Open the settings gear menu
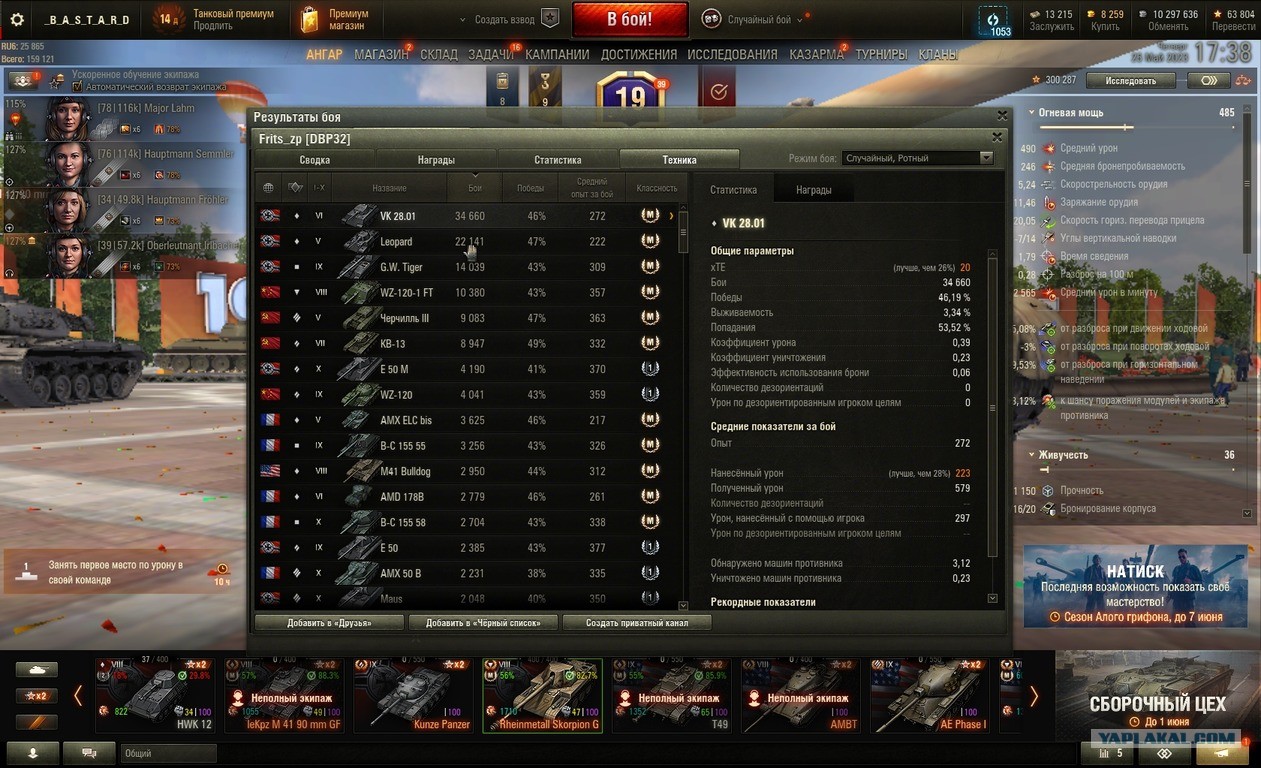 click(16, 19)
